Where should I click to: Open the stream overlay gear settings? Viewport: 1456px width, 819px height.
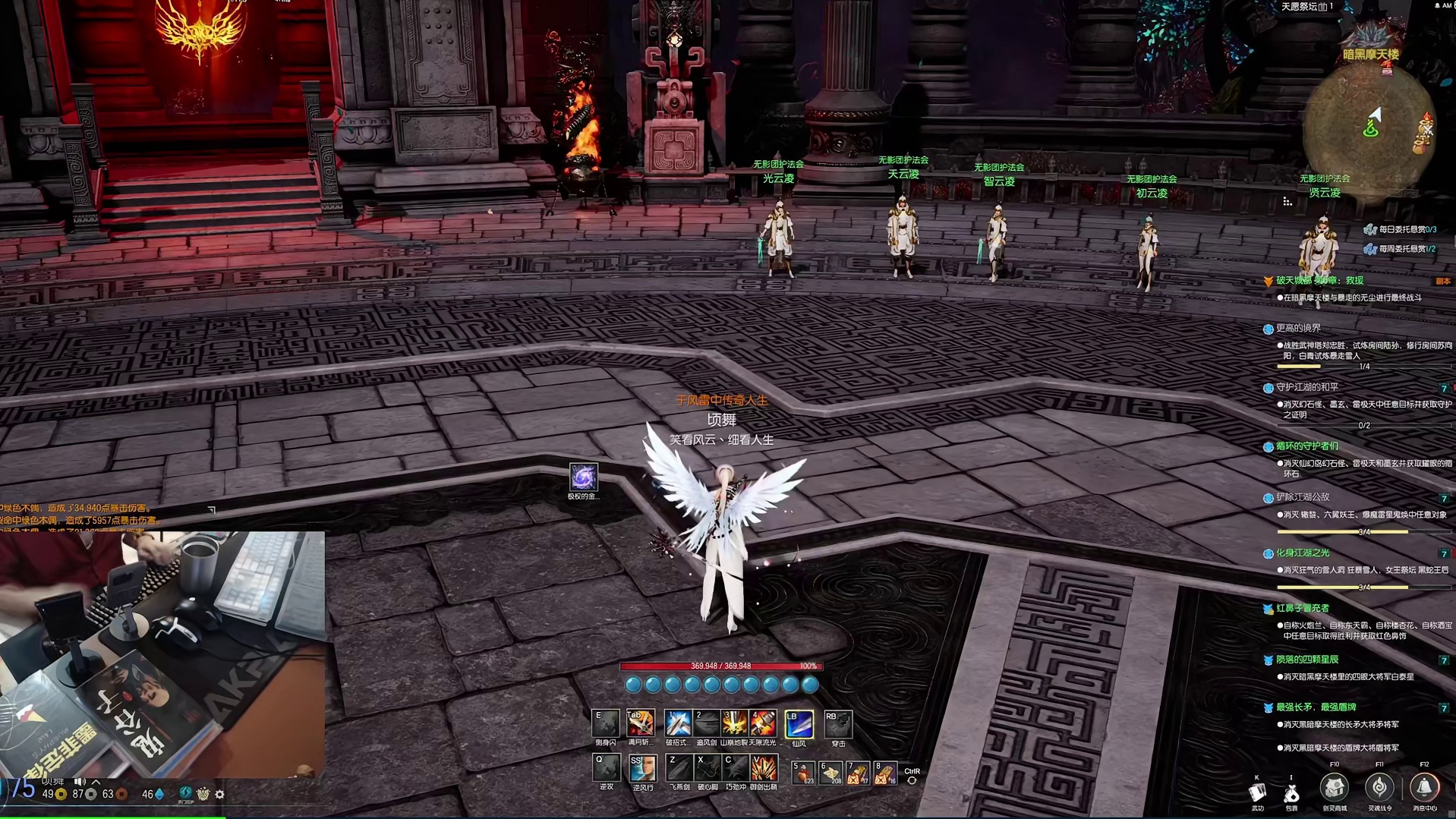pos(220,794)
